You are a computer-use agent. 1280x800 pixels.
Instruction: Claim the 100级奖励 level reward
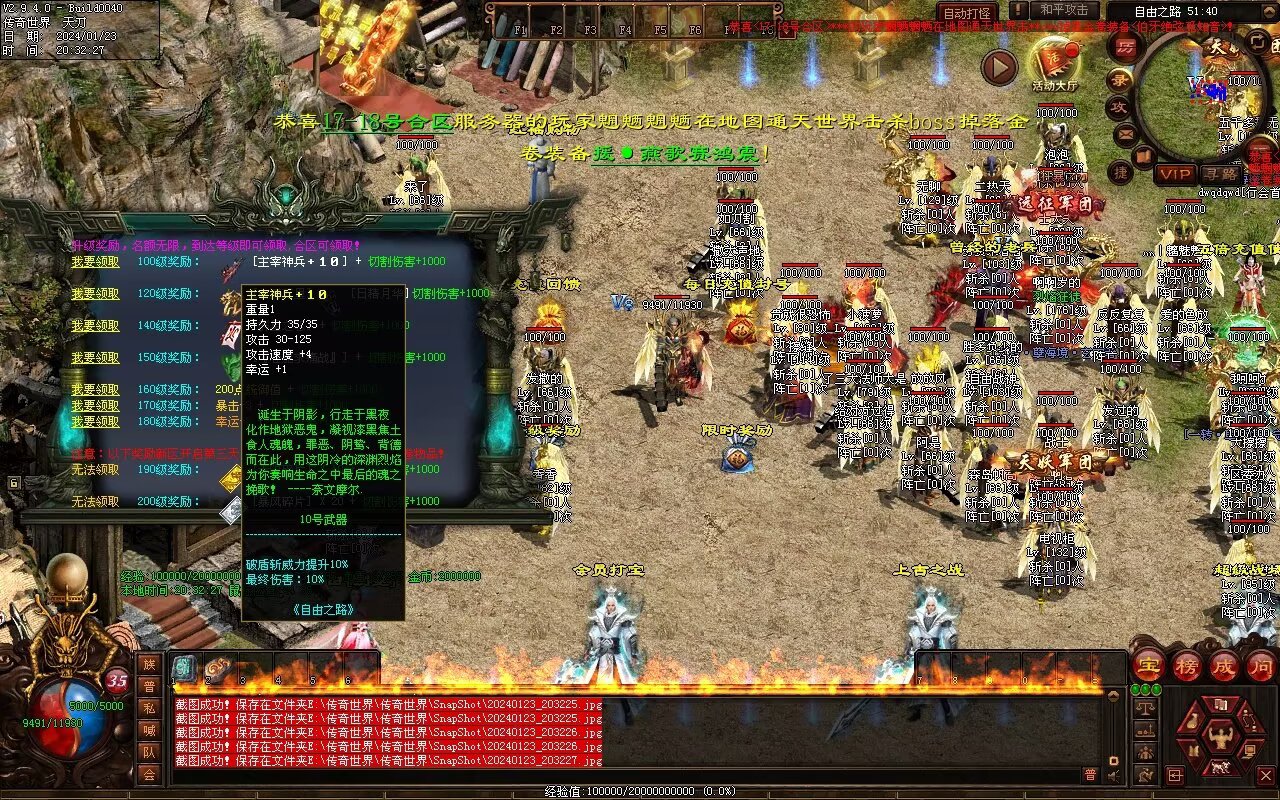95,262
